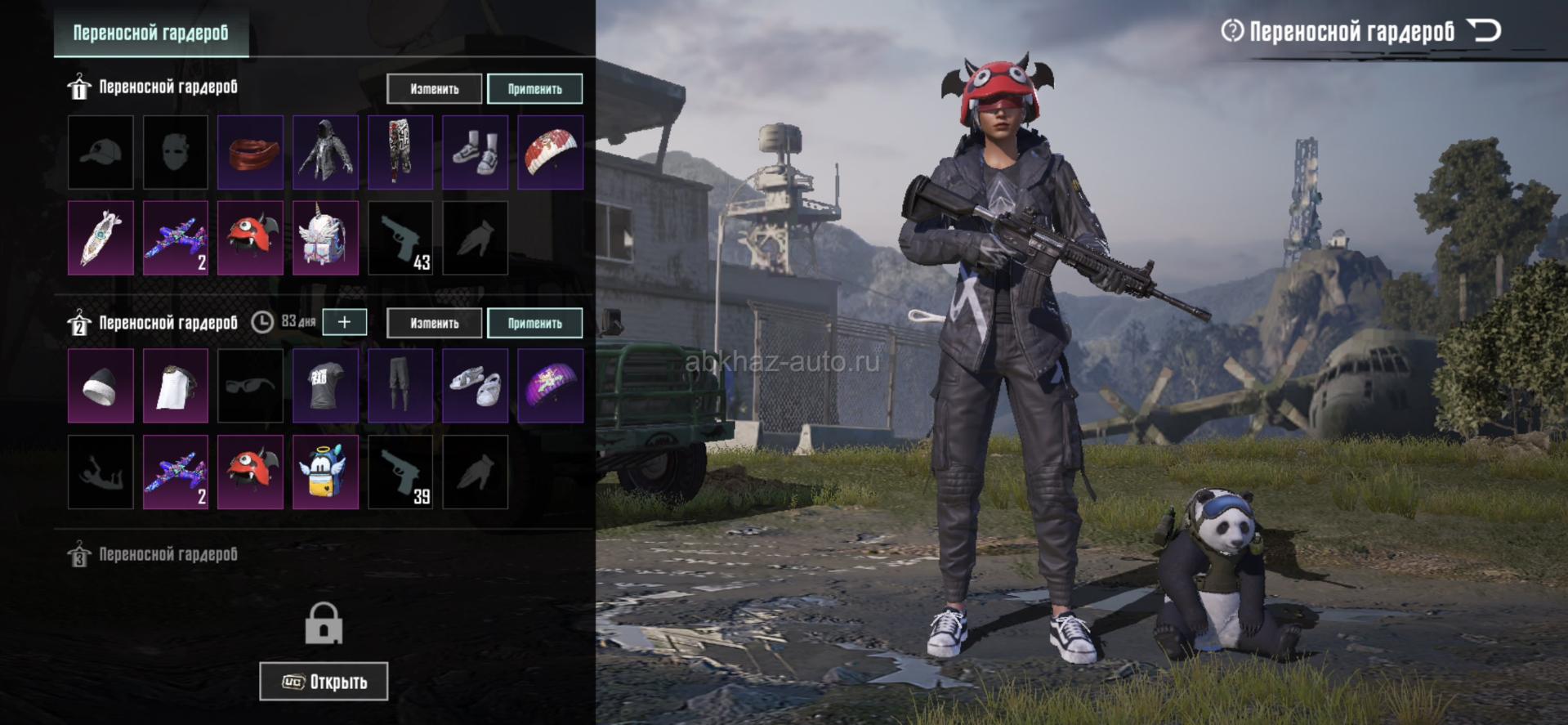The image size is (1568, 725).
Task: Select the pistol slot numbered 43
Action: (x=400, y=238)
